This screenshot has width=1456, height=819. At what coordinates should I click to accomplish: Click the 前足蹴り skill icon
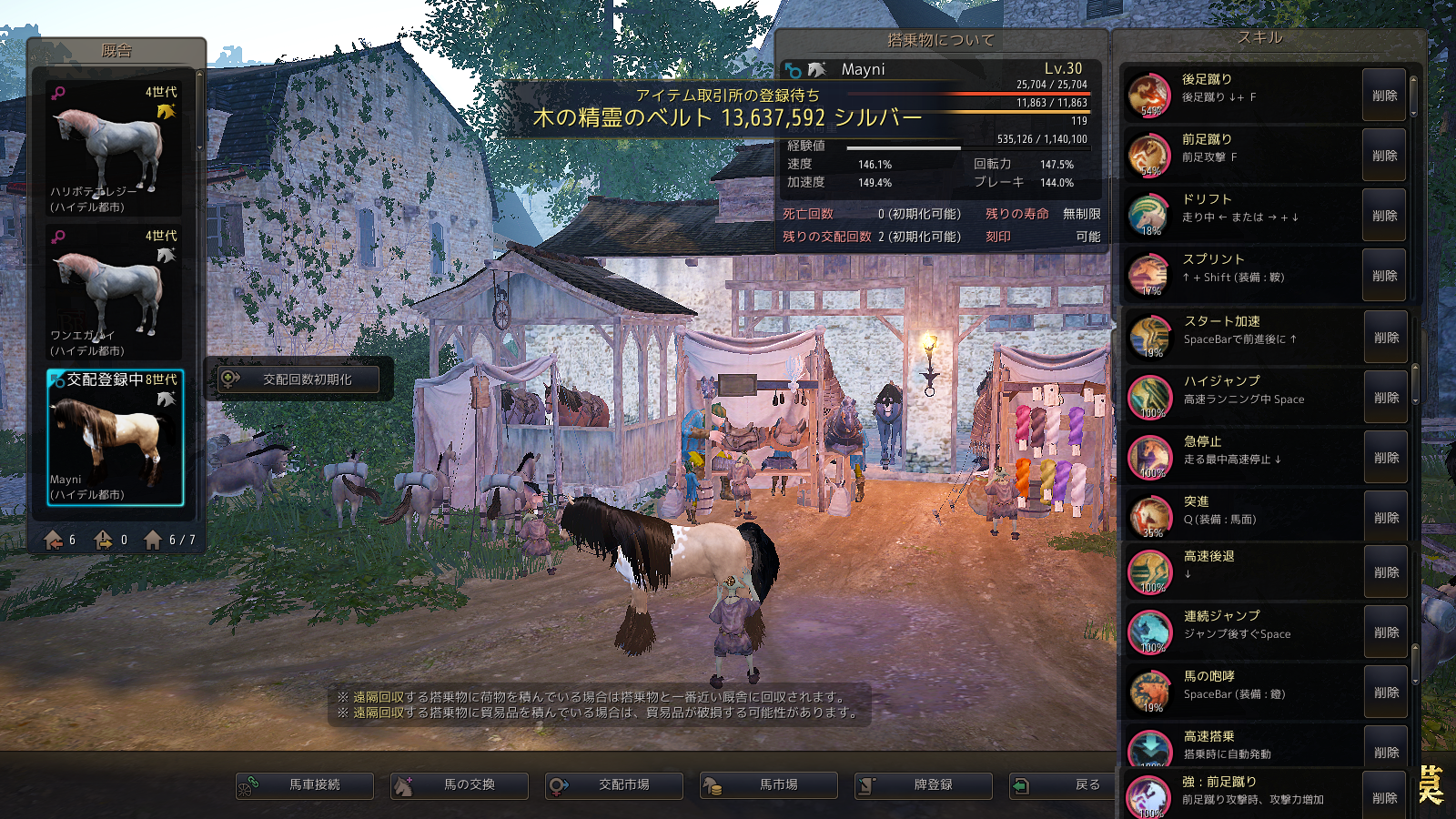coord(1149,155)
